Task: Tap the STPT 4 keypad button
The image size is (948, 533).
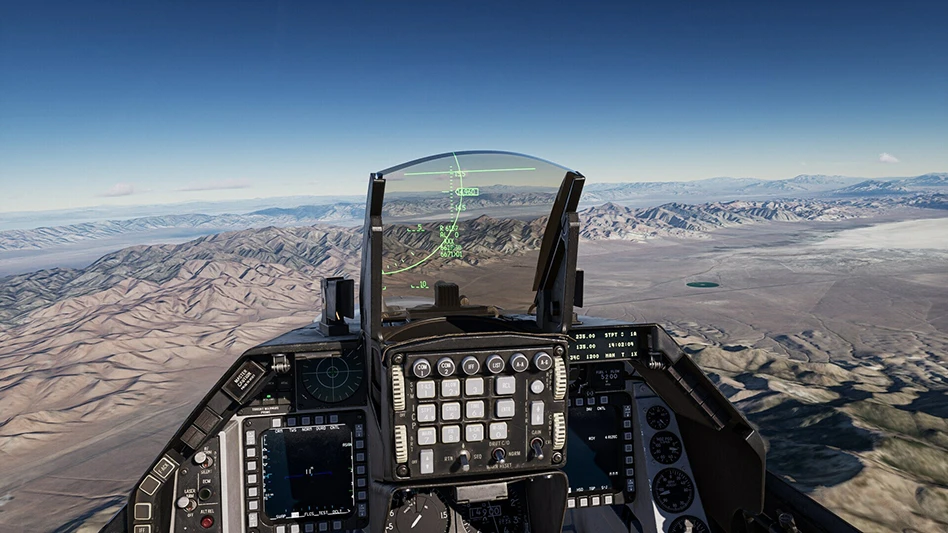Action: click(426, 413)
